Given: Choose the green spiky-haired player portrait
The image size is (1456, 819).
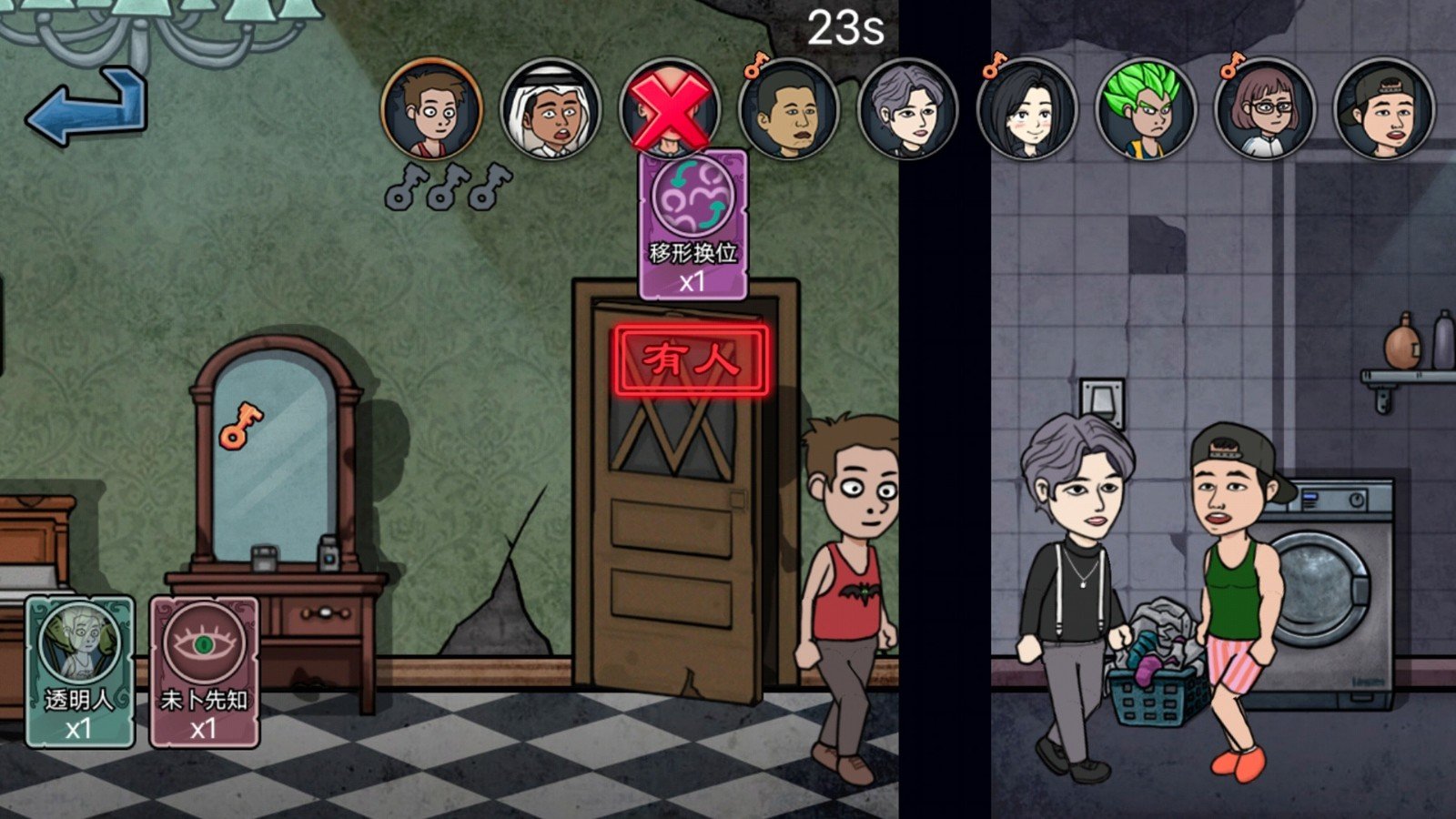Looking at the screenshot, I should [x=1146, y=109].
